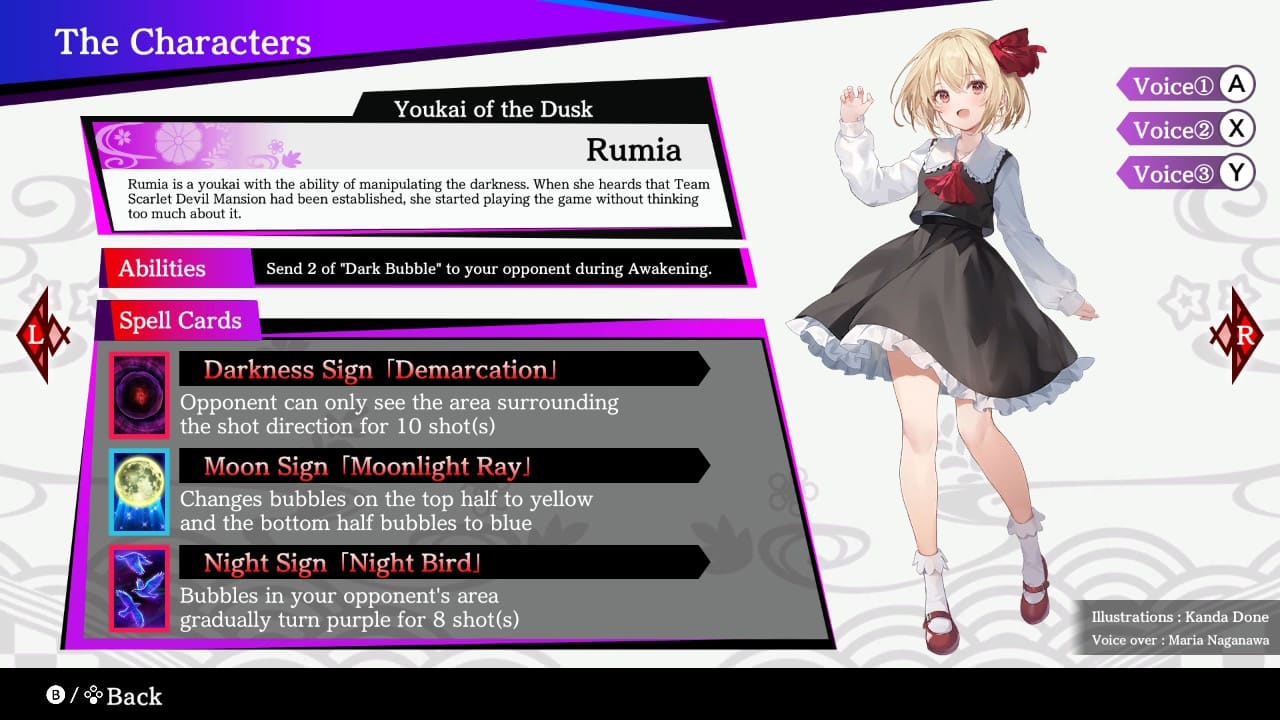Click the X button icon on Voice②

[x=1237, y=129]
